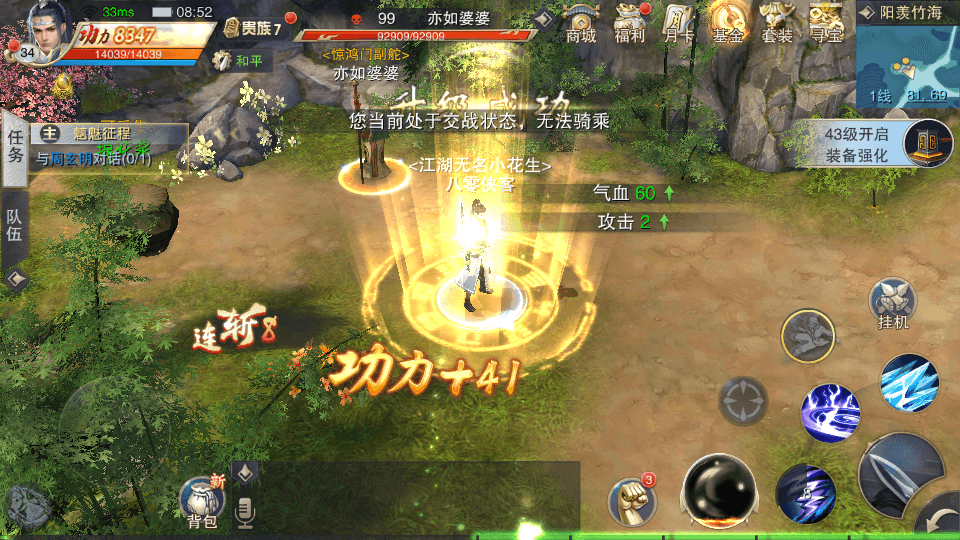Open the 套装 equipment set menu
The image size is (960, 540).
(x=777, y=22)
